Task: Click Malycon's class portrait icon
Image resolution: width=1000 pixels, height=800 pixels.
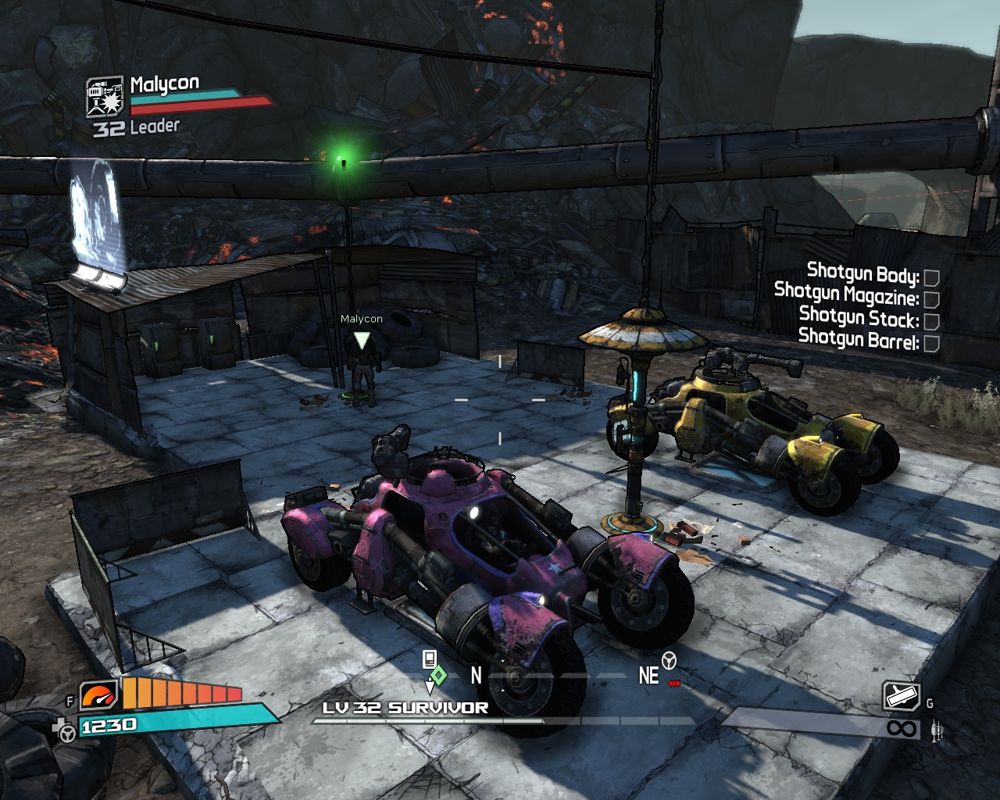Action: pyautogui.click(x=105, y=97)
